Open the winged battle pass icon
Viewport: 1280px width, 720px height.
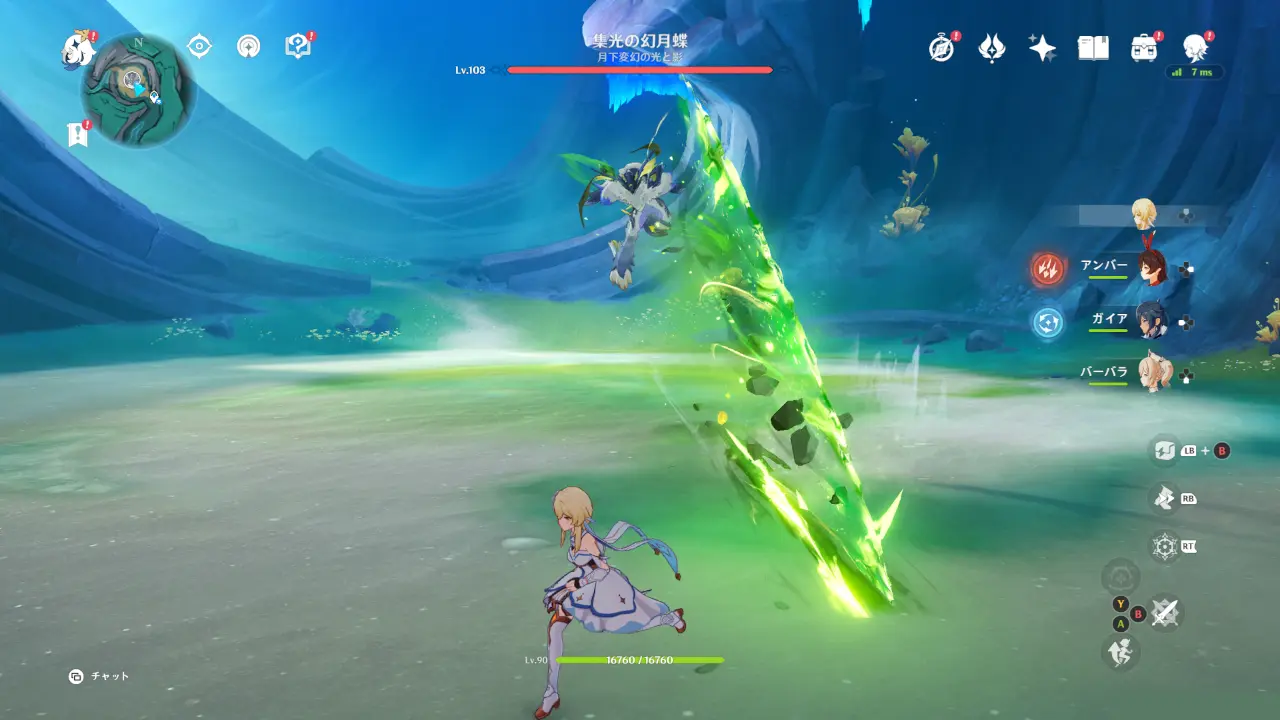[x=991, y=48]
